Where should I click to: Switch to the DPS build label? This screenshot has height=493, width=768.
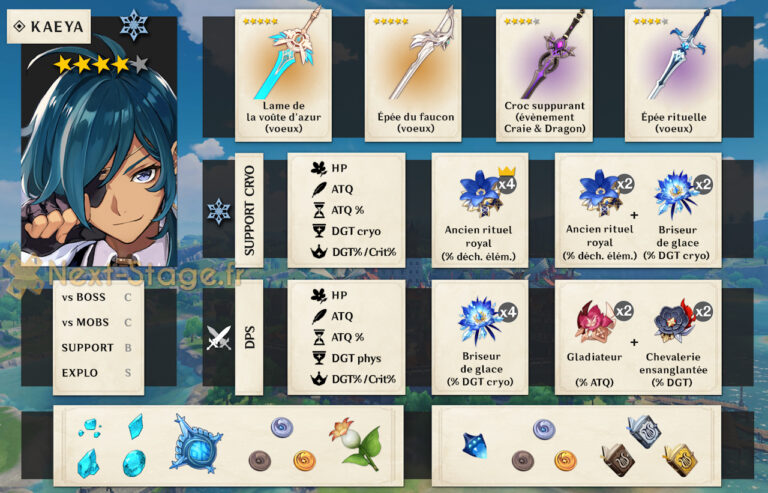[249, 337]
